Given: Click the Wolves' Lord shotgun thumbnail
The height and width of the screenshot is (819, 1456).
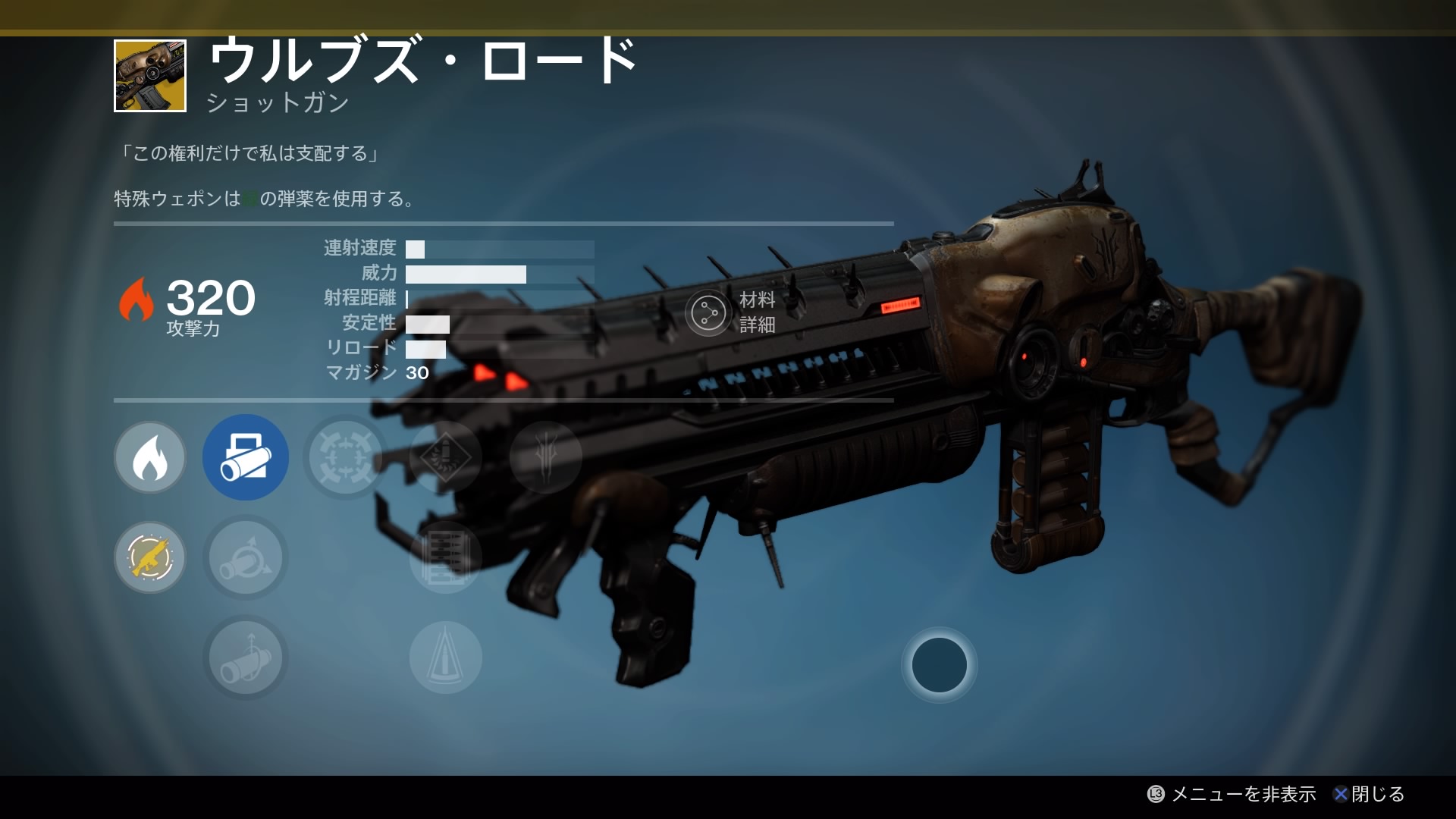Looking at the screenshot, I should click(150, 76).
